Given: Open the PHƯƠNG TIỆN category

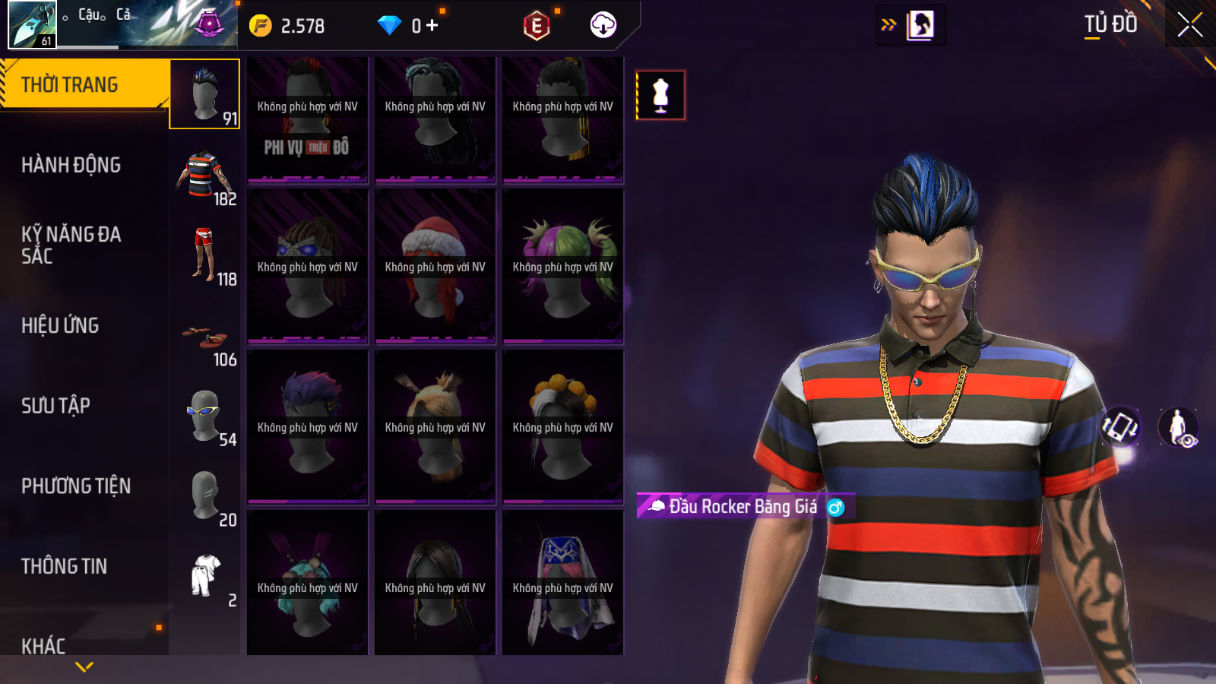Looking at the screenshot, I should (76, 486).
